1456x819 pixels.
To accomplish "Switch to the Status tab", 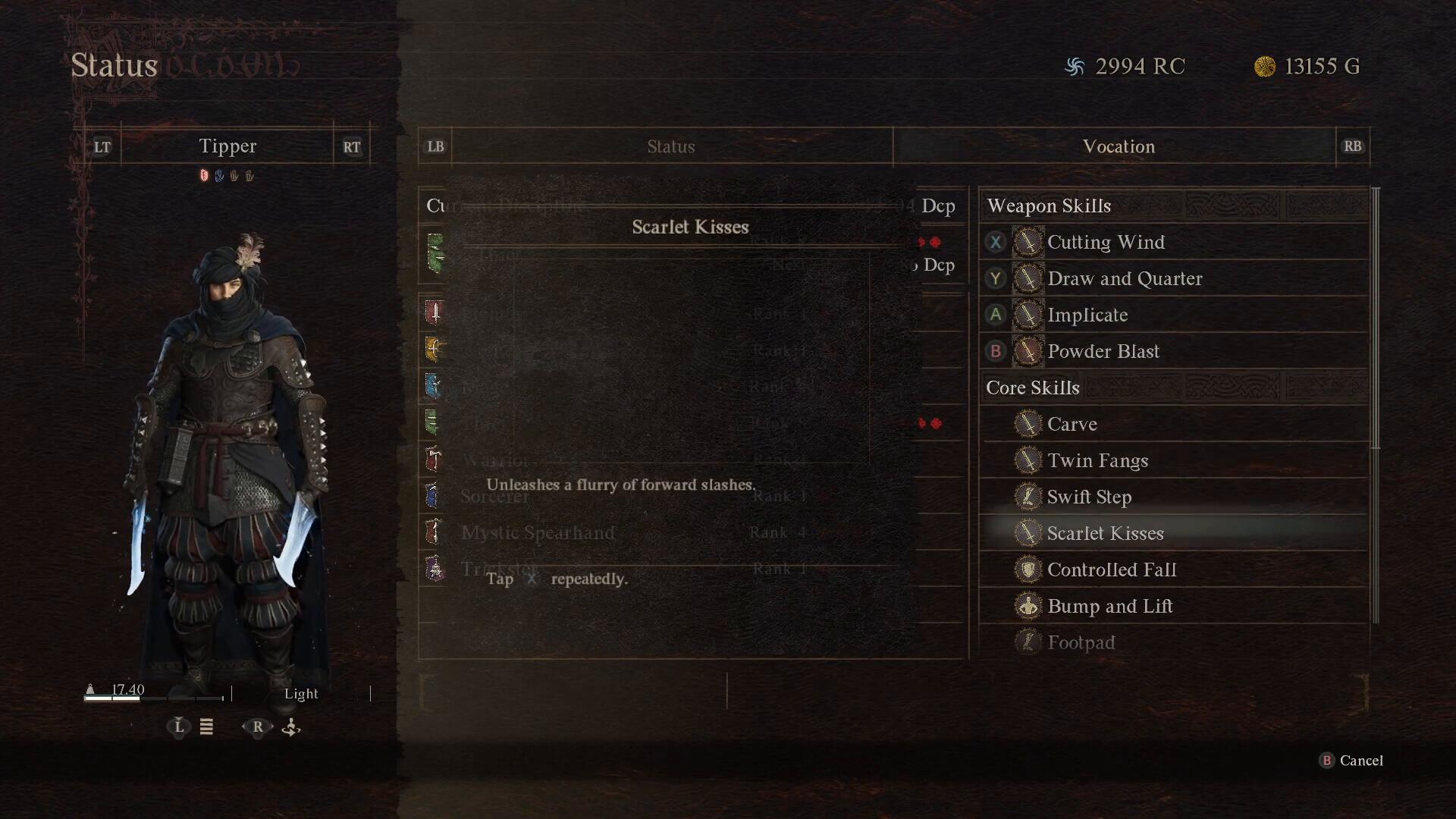I will 671,146.
